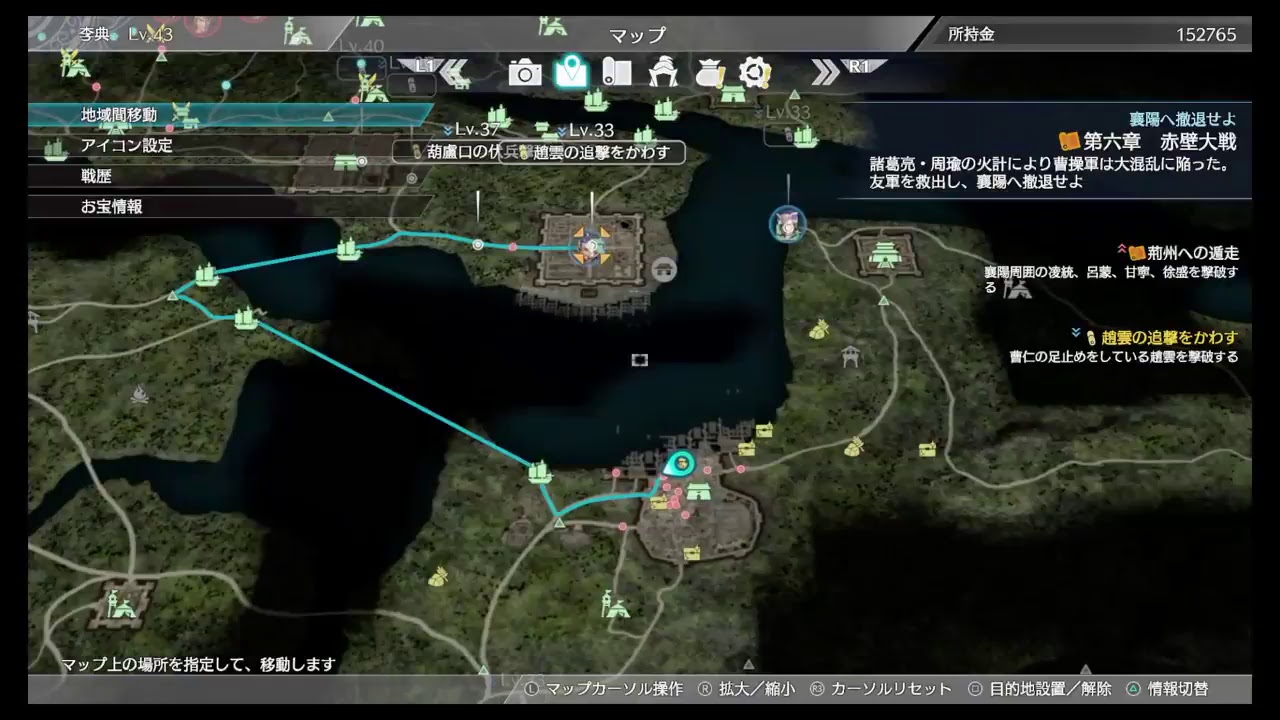Click the left double-arrow tab switcher
Screen dimensions: 1280x720
pyautogui.click(x=455, y=70)
